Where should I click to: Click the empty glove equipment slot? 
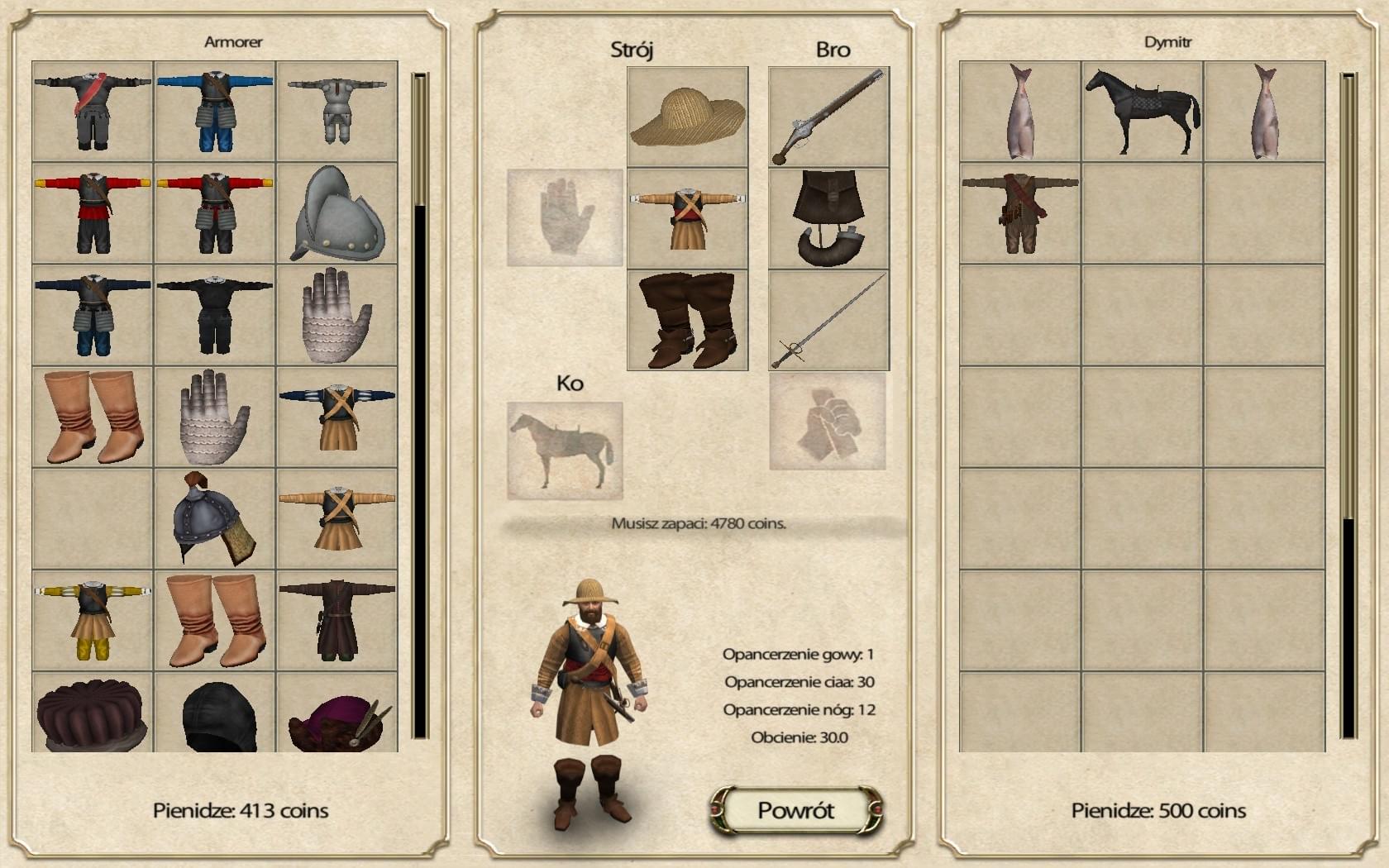click(565, 218)
